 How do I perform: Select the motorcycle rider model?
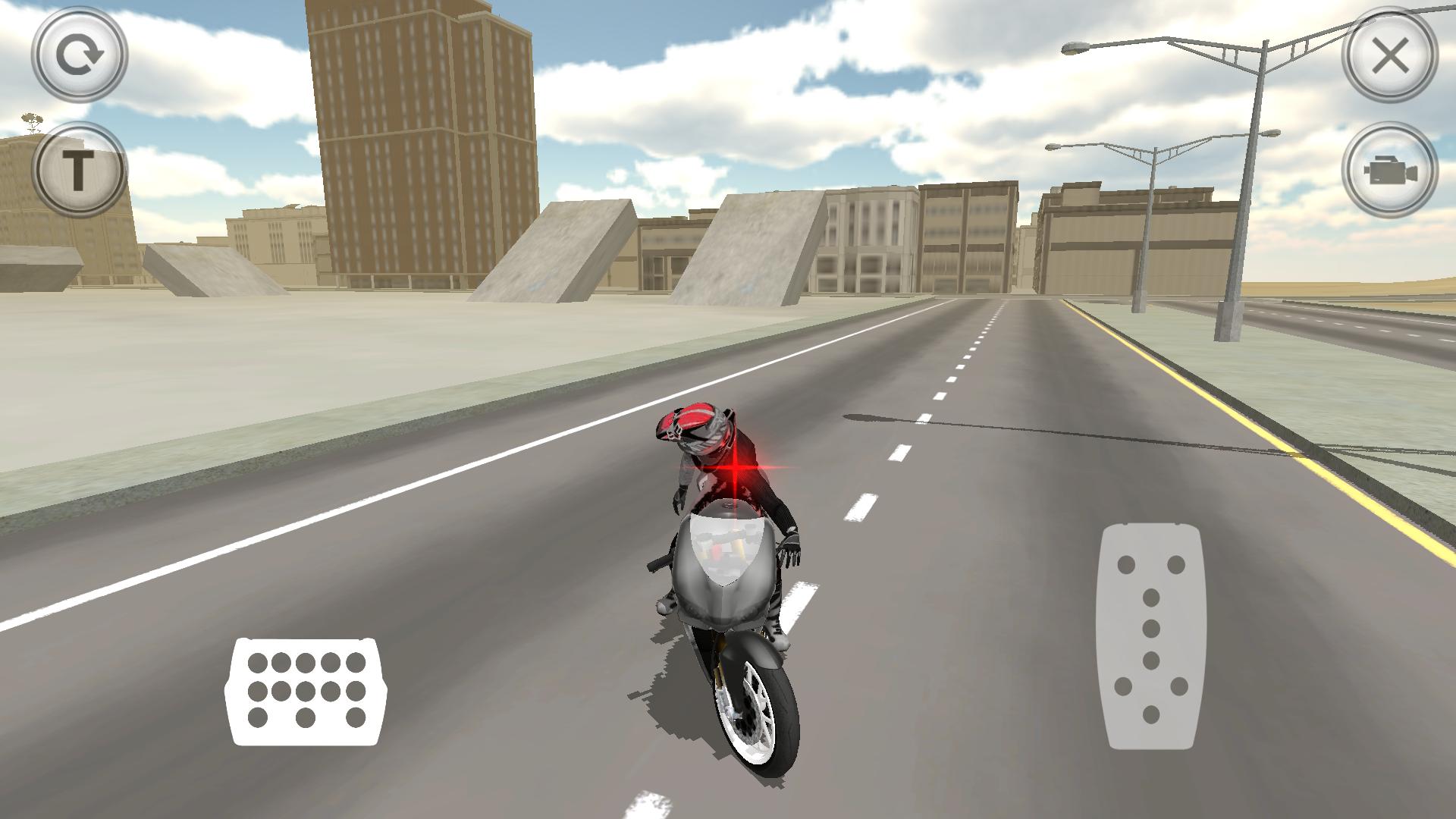[720, 531]
